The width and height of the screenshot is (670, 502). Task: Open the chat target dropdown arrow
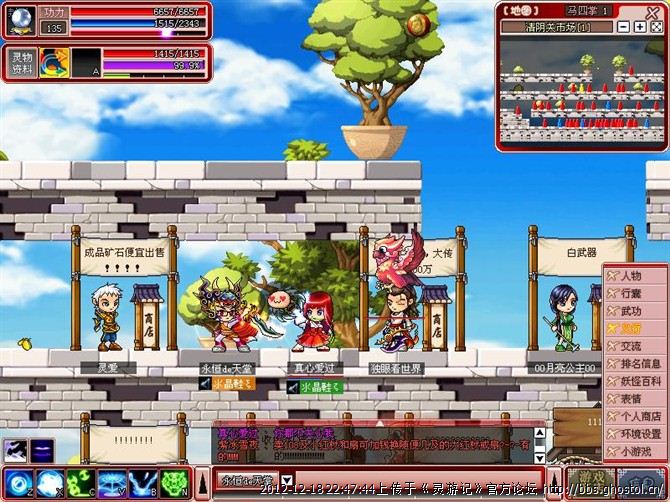pyautogui.click(x=287, y=481)
